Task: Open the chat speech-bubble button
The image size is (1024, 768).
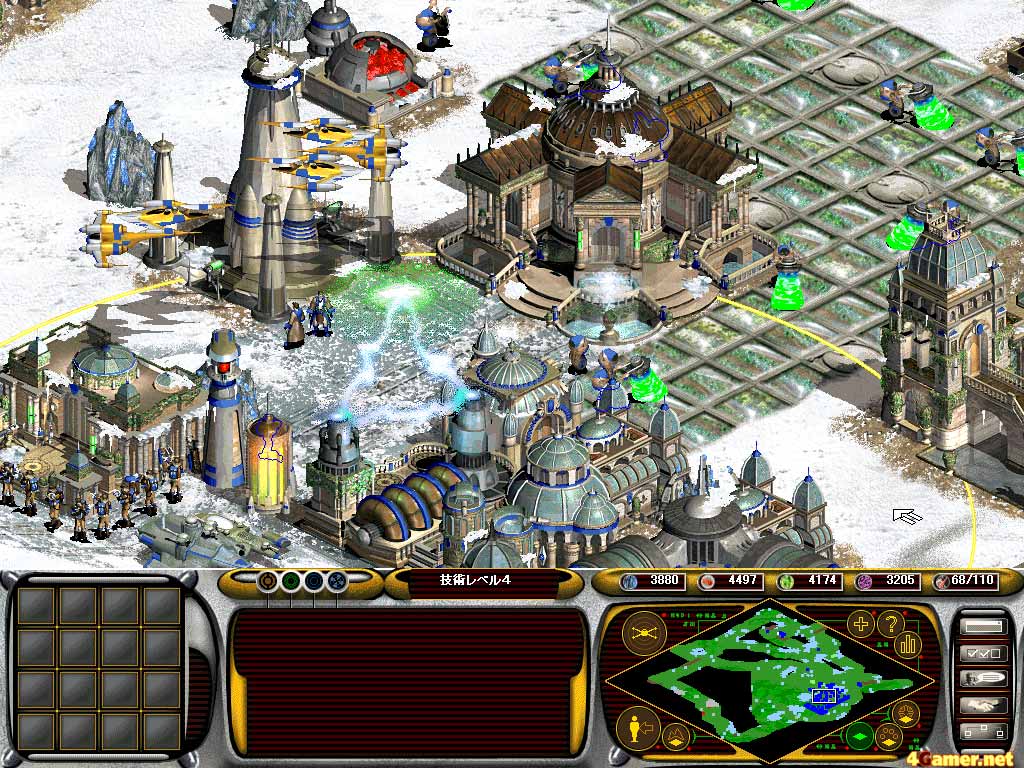Action: point(982,679)
